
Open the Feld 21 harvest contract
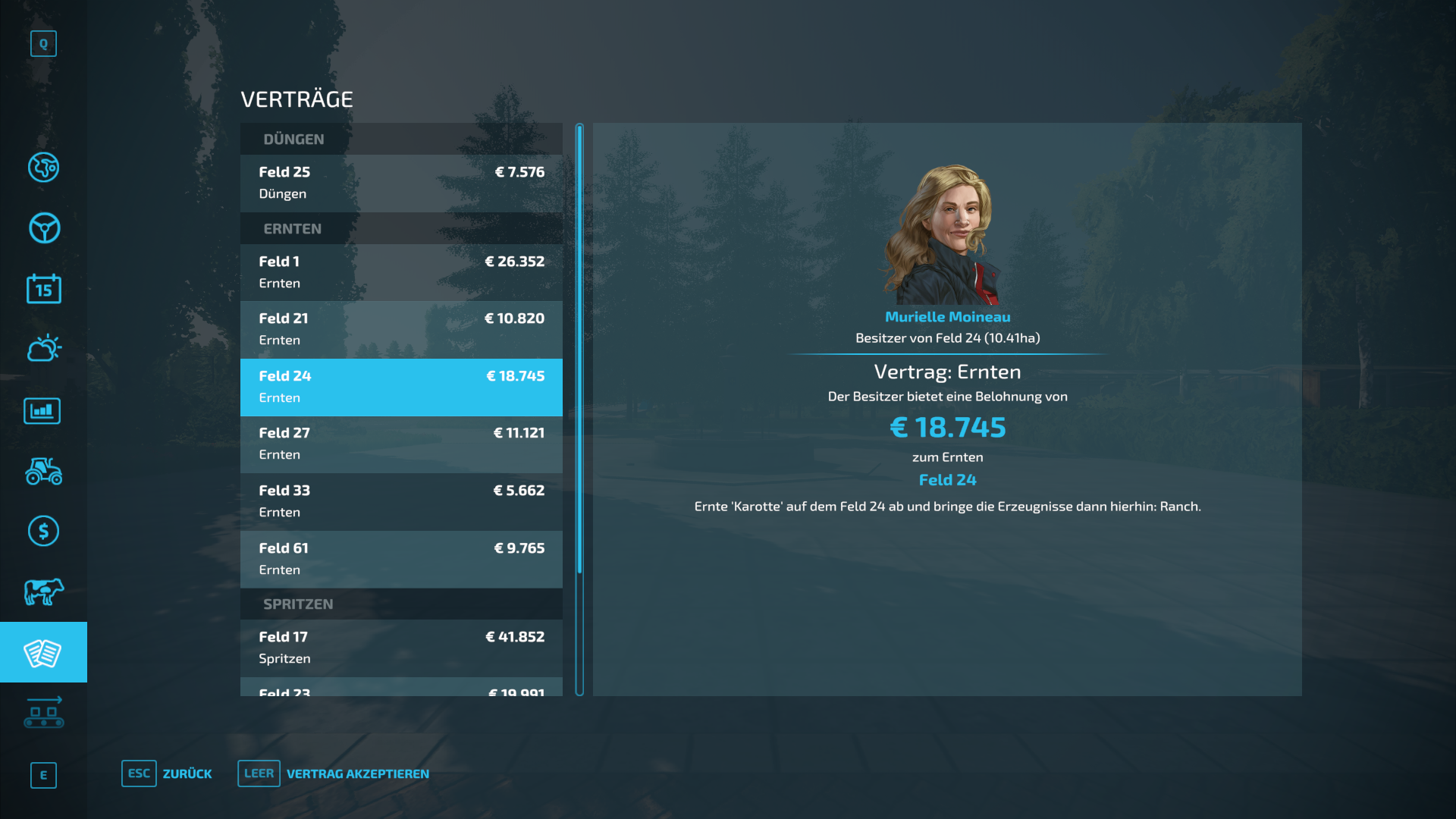401,329
